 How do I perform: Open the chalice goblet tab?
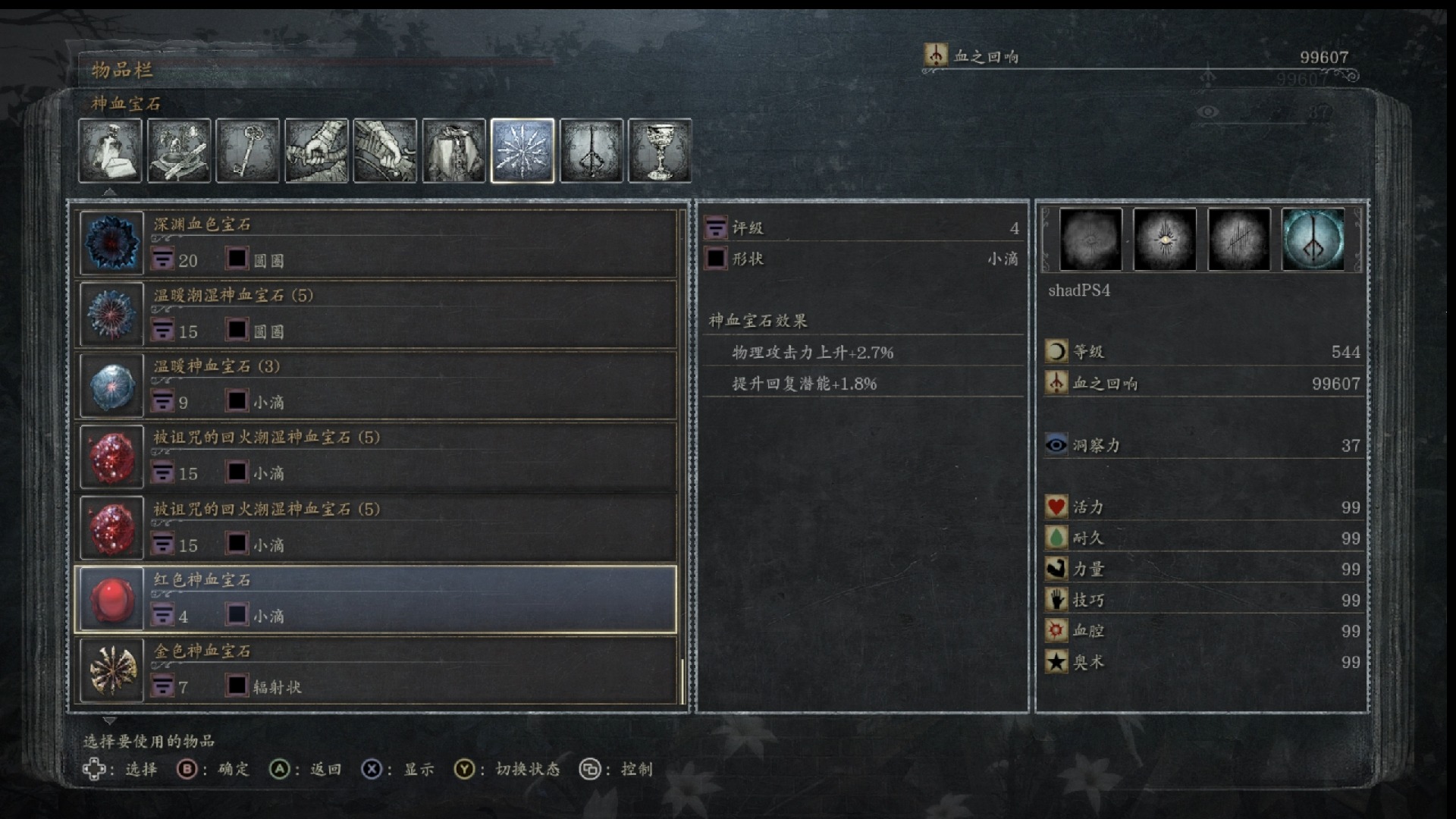[660, 150]
